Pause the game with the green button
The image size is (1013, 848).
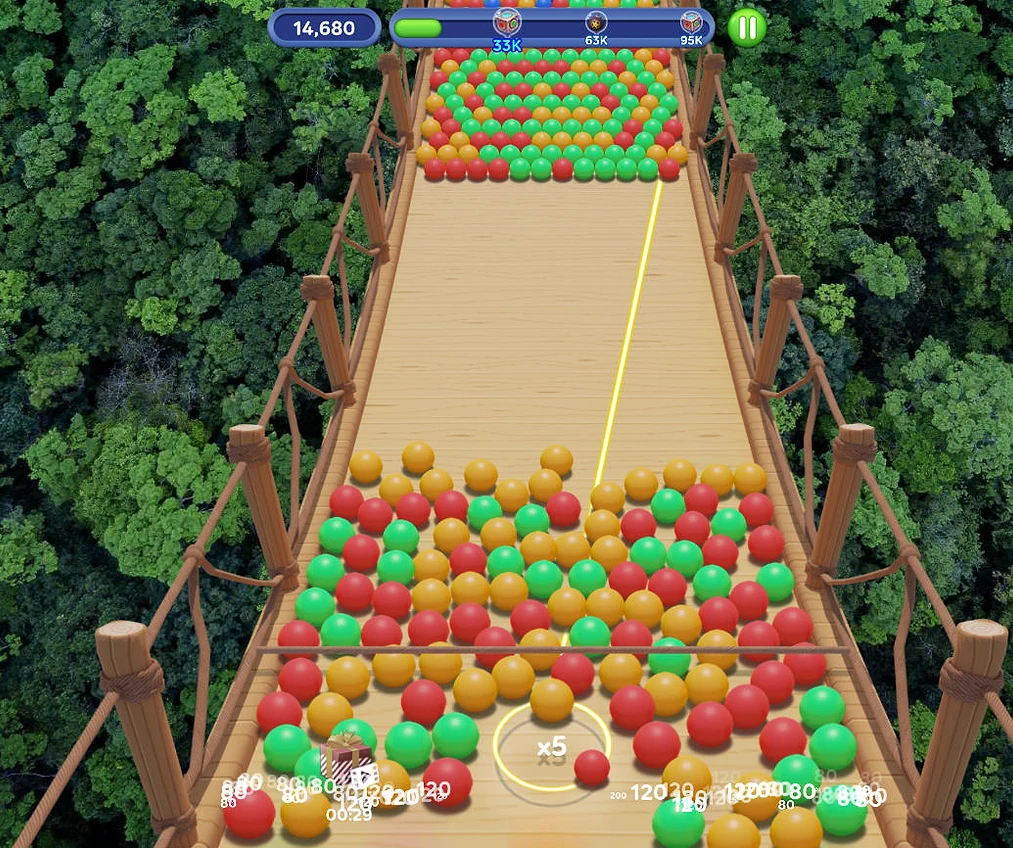[746, 27]
